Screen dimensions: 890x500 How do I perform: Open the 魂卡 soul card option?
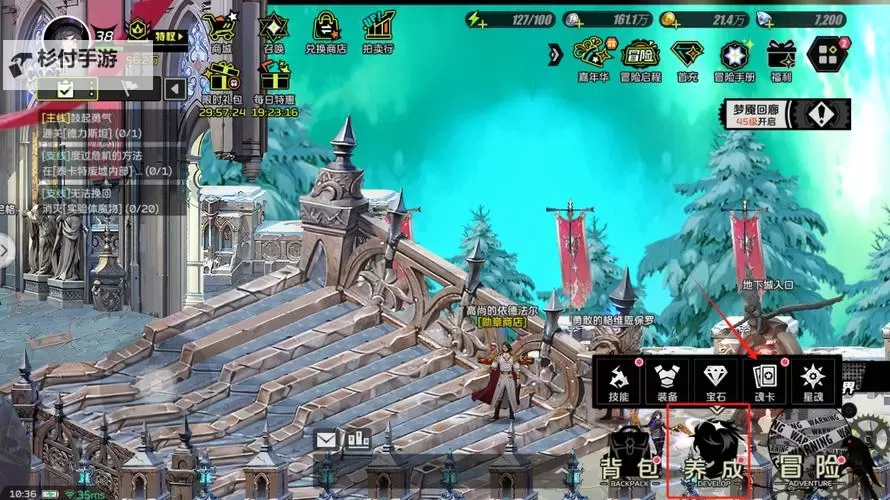click(764, 380)
